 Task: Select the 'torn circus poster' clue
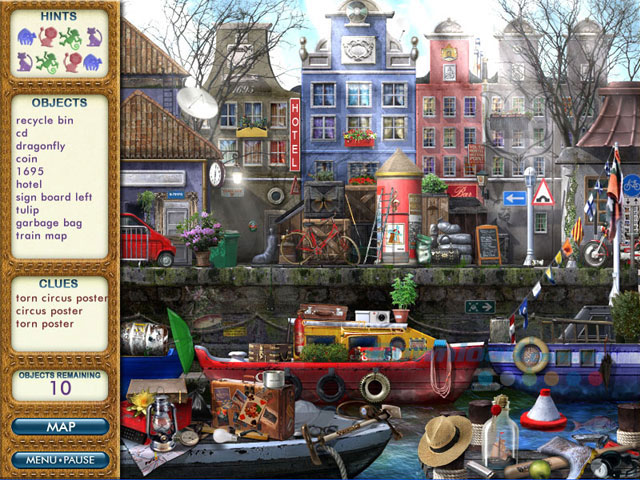62,298
